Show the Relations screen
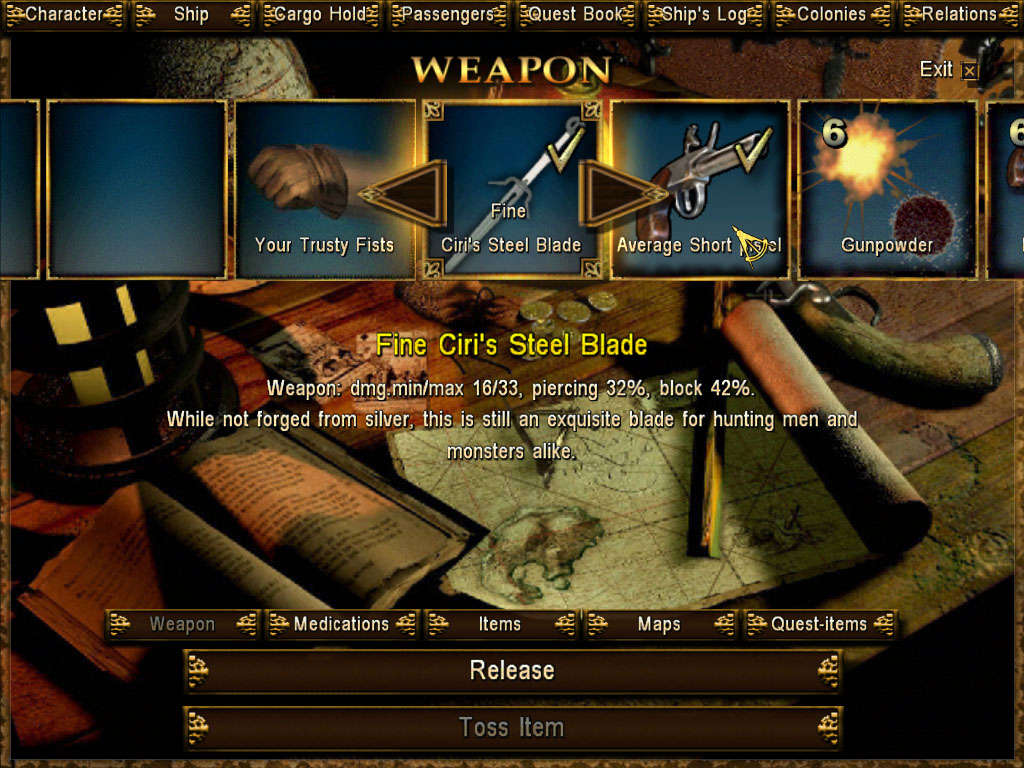This screenshot has width=1024, height=768. tap(959, 14)
